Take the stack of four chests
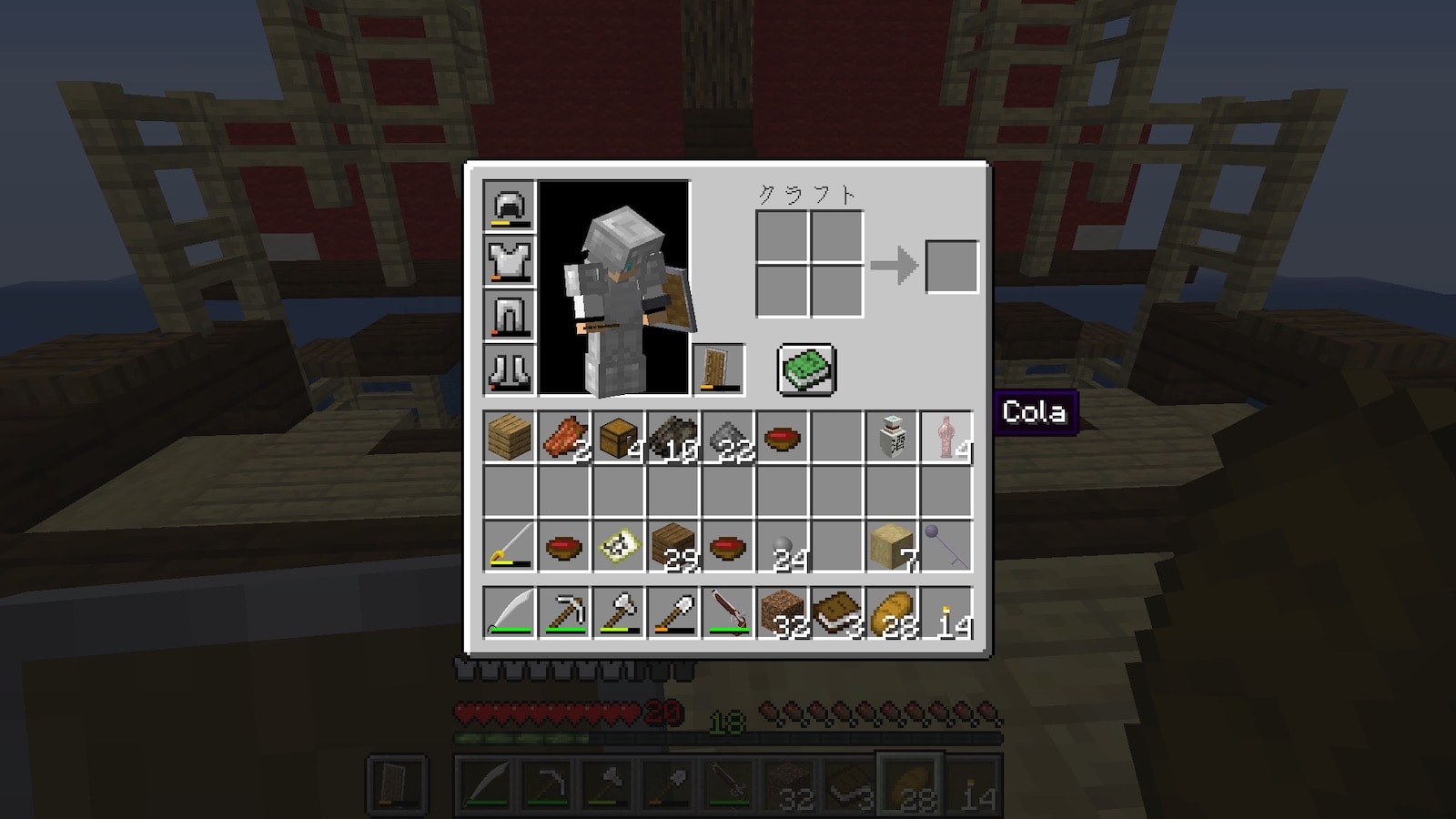 tap(619, 438)
